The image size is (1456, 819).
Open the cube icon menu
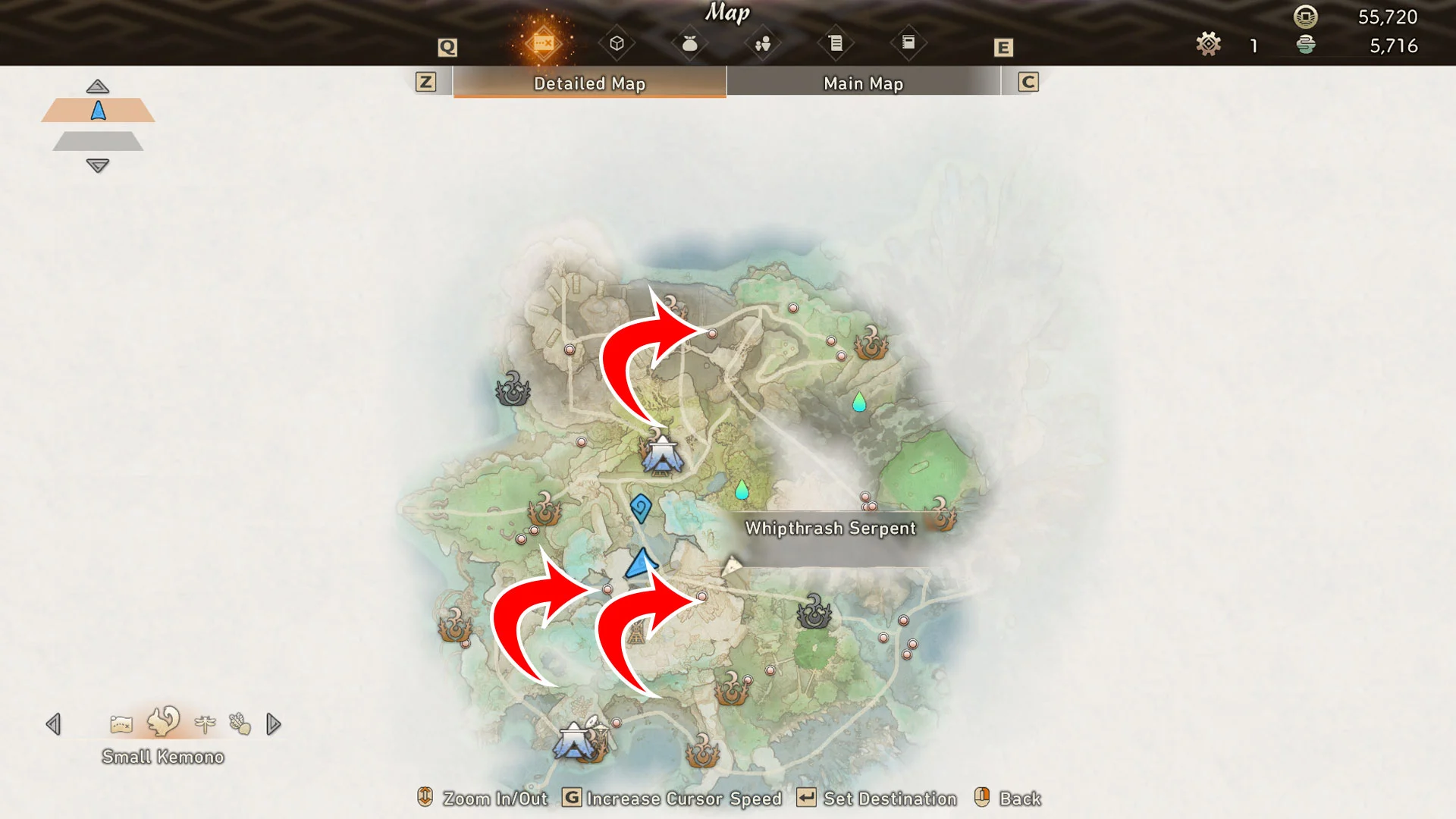pyautogui.click(x=617, y=43)
